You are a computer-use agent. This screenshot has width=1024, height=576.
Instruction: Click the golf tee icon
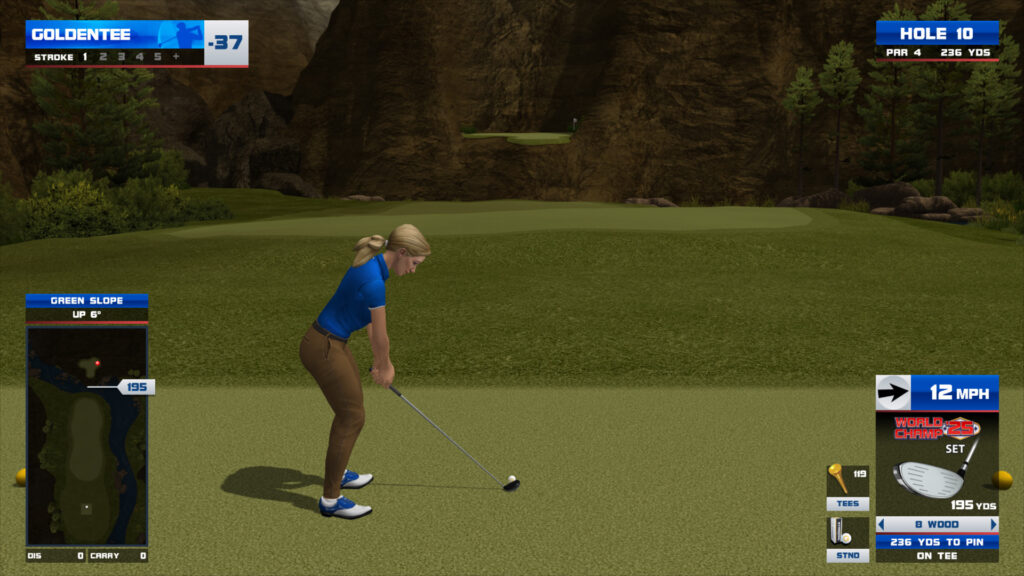(838, 478)
